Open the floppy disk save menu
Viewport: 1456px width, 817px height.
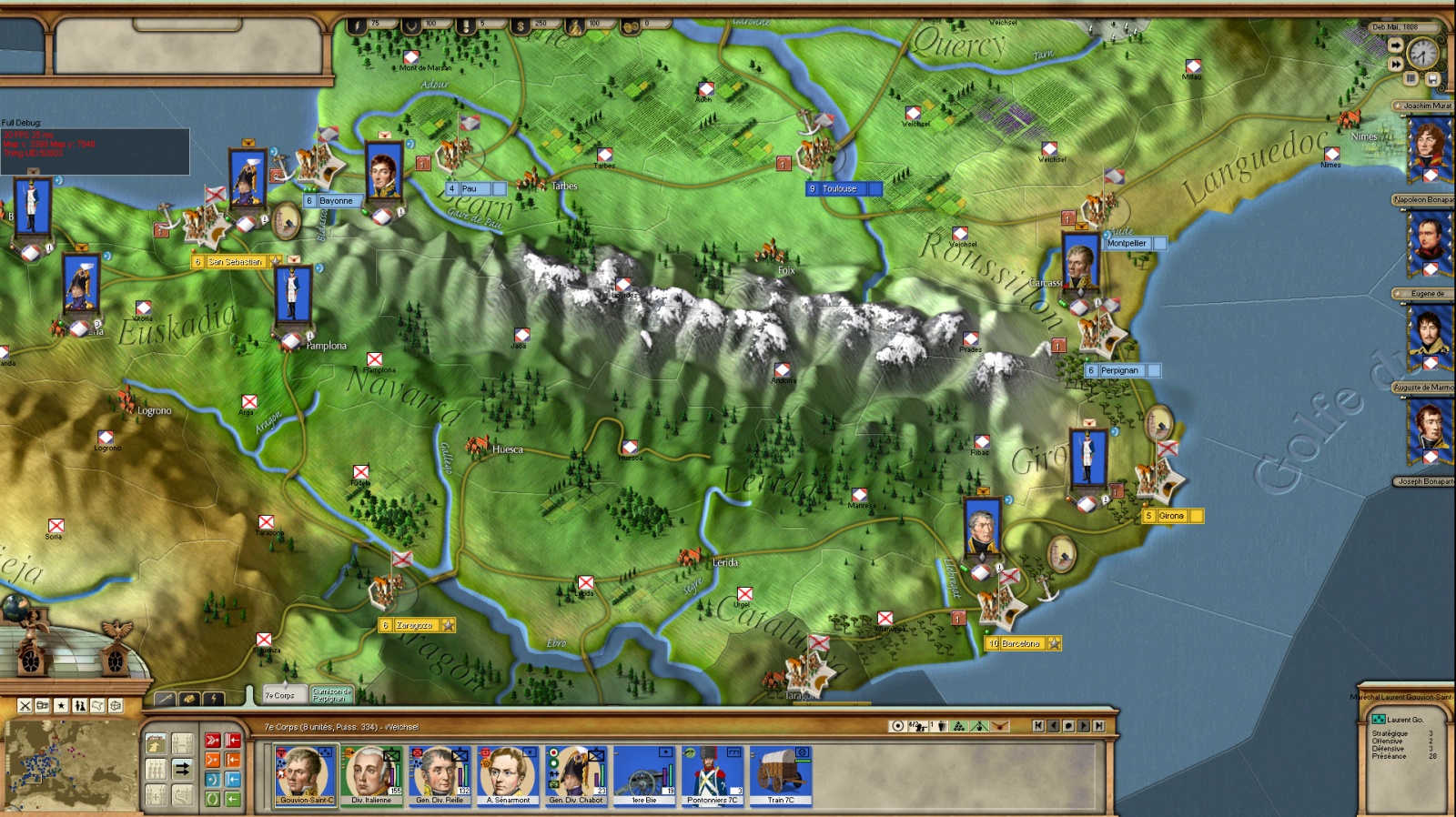pyautogui.click(x=1431, y=79)
